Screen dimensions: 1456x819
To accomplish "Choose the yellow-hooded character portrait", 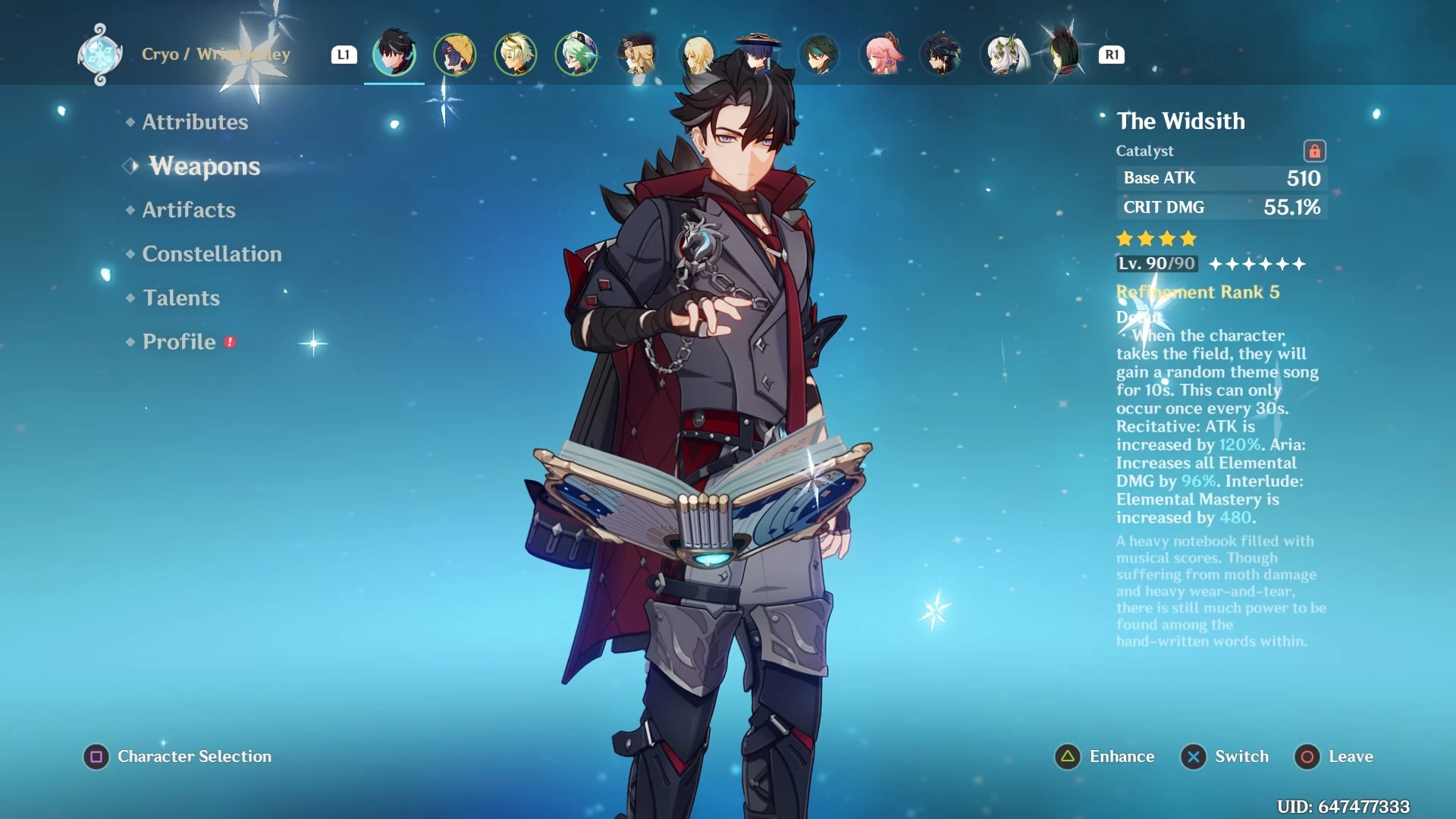I will [x=455, y=54].
